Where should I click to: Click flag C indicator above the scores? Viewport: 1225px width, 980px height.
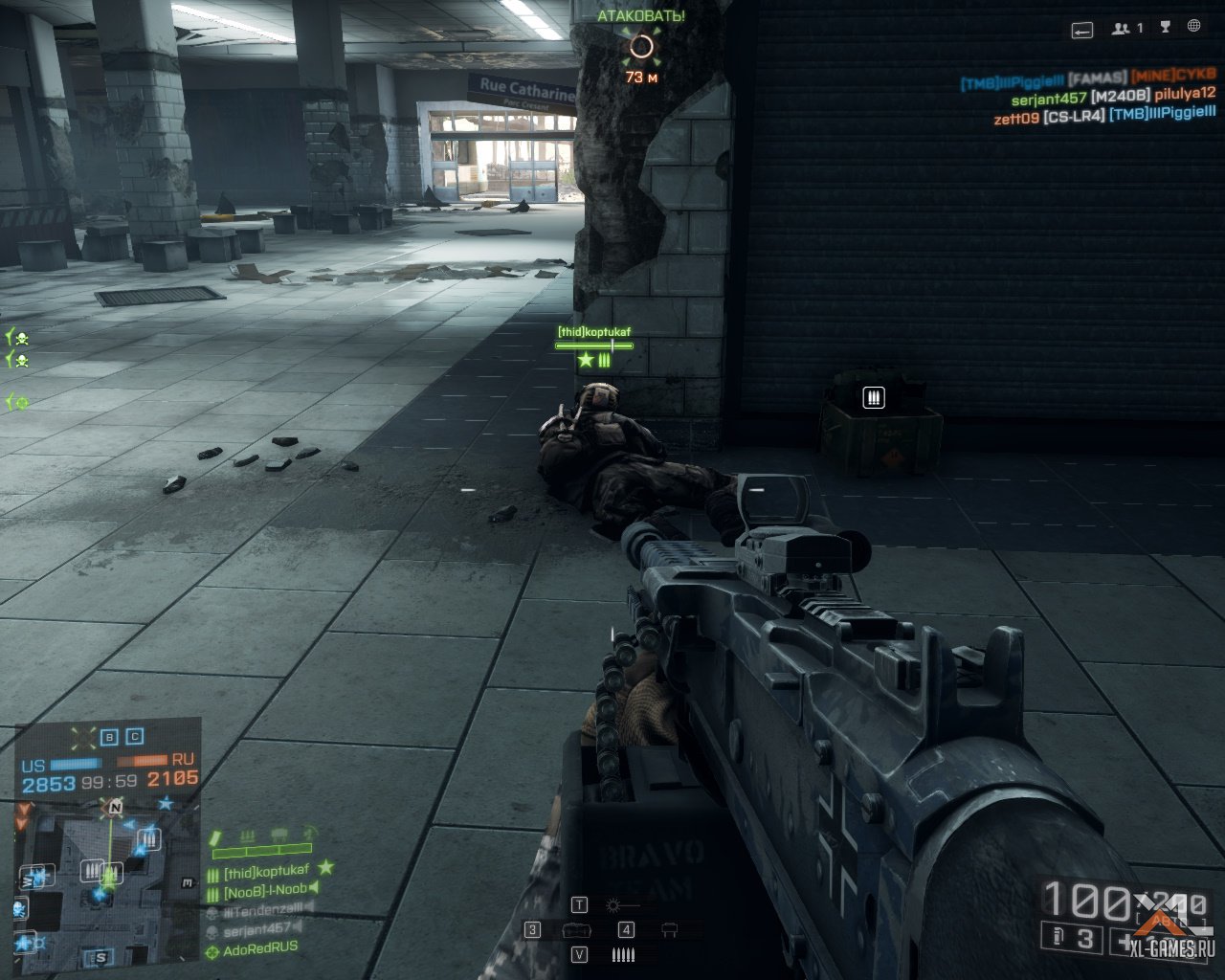tap(135, 737)
